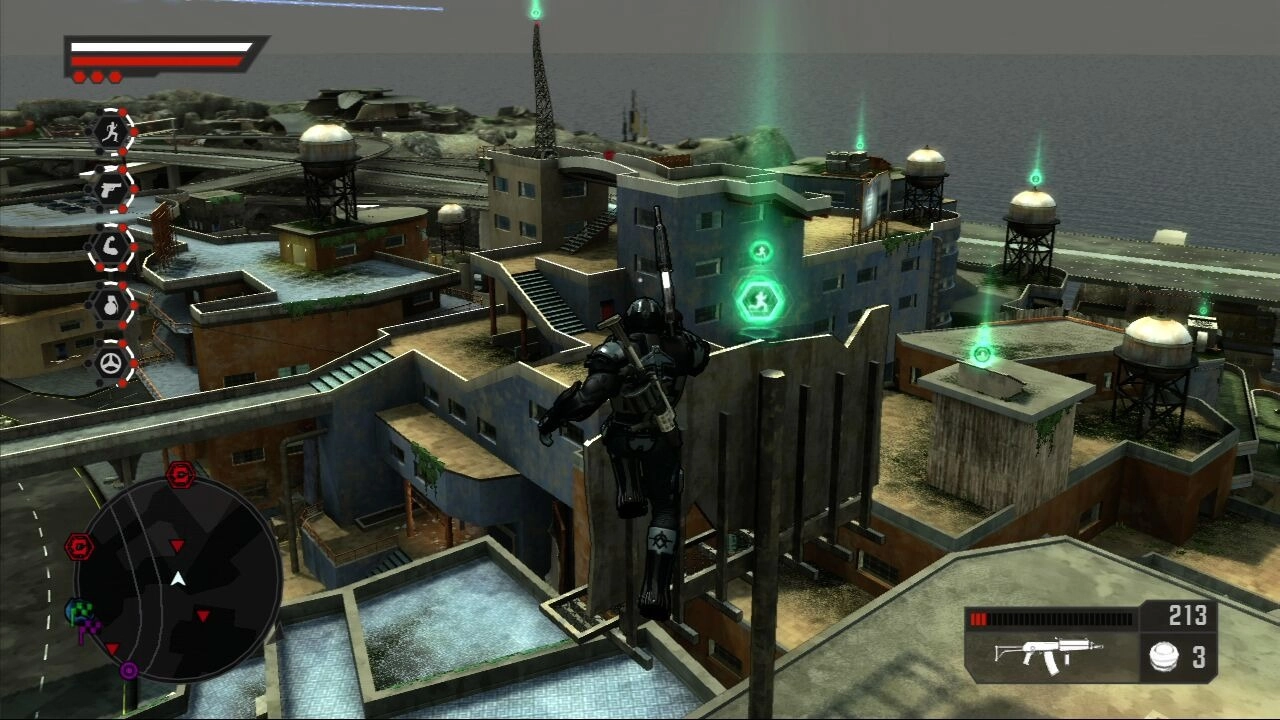Viewport: 1280px width, 720px height.
Task: Select the red hexagon marker left of minimap
Action: tap(79, 546)
